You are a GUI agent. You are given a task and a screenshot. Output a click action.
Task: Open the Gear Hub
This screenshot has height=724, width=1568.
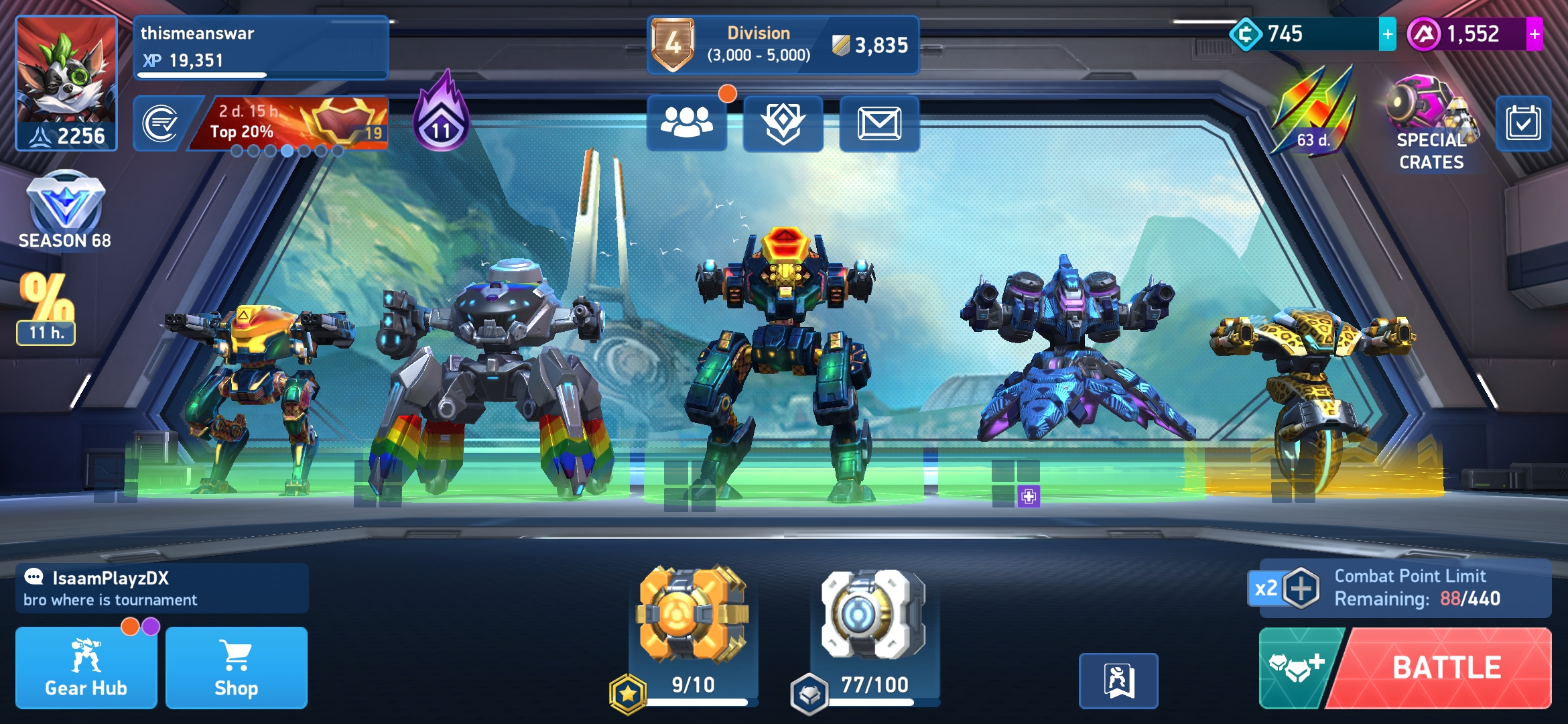point(86,668)
